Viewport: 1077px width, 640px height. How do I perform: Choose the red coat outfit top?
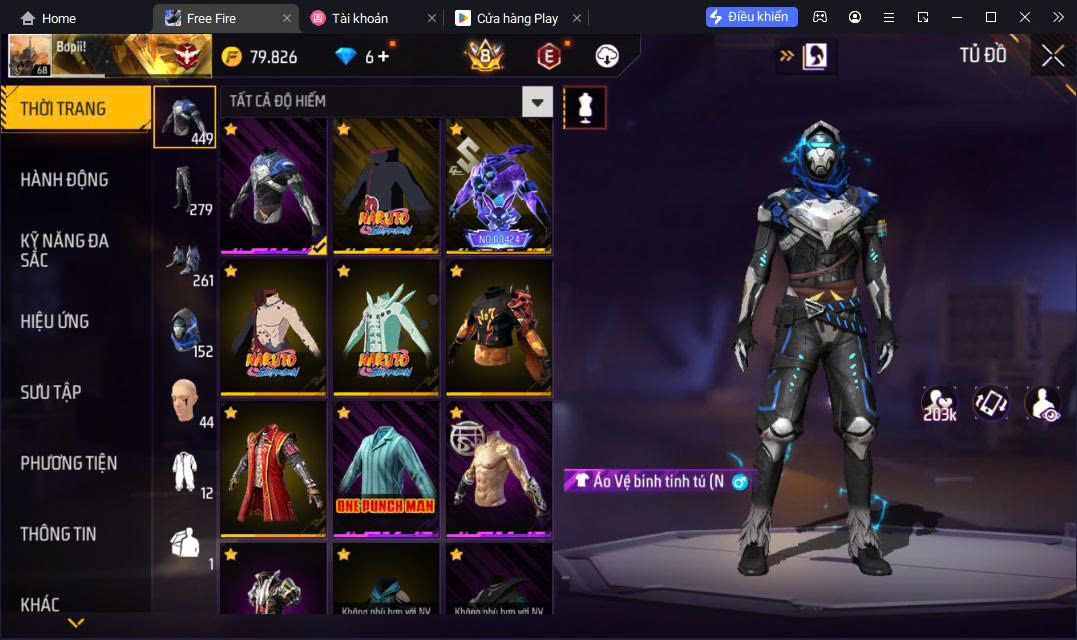(274, 467)
